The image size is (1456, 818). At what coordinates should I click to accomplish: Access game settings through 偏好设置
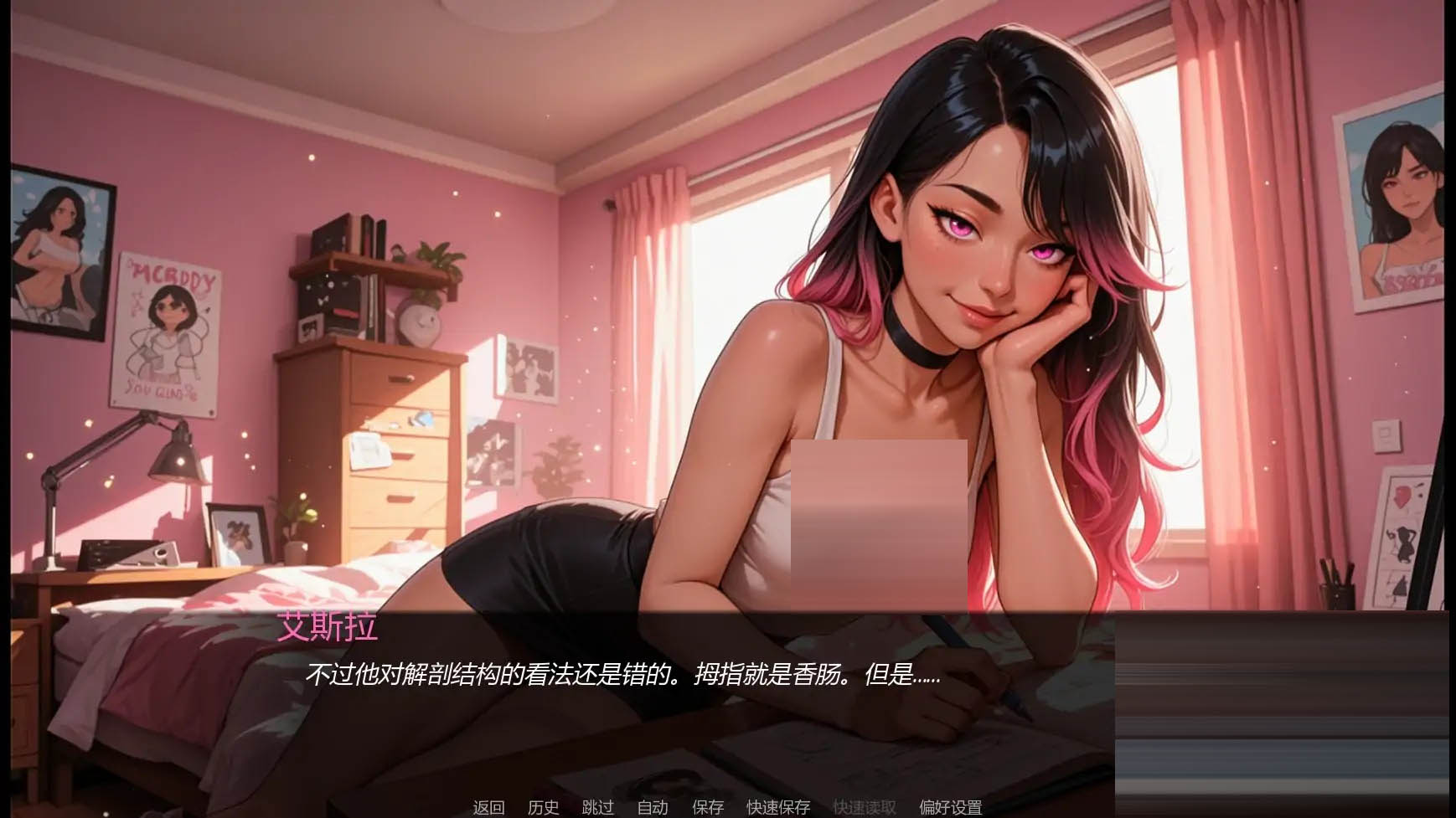[x=953, y=808]
